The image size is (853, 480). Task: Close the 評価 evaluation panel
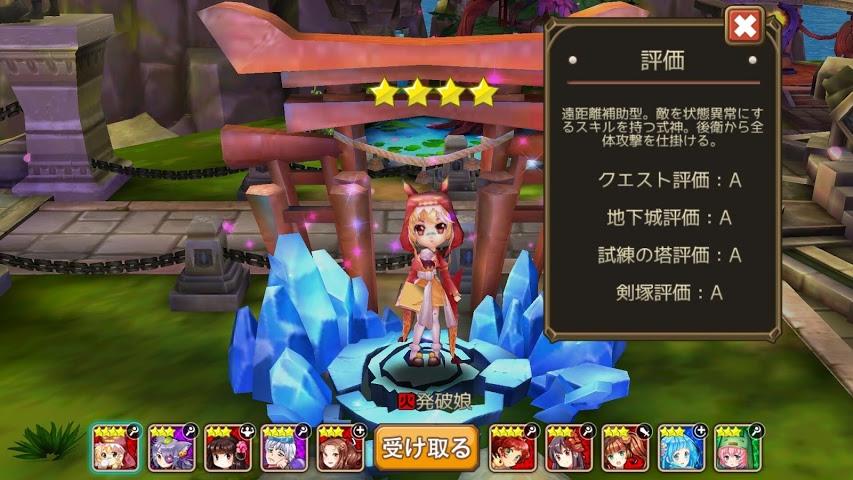(x=744, y=26)
